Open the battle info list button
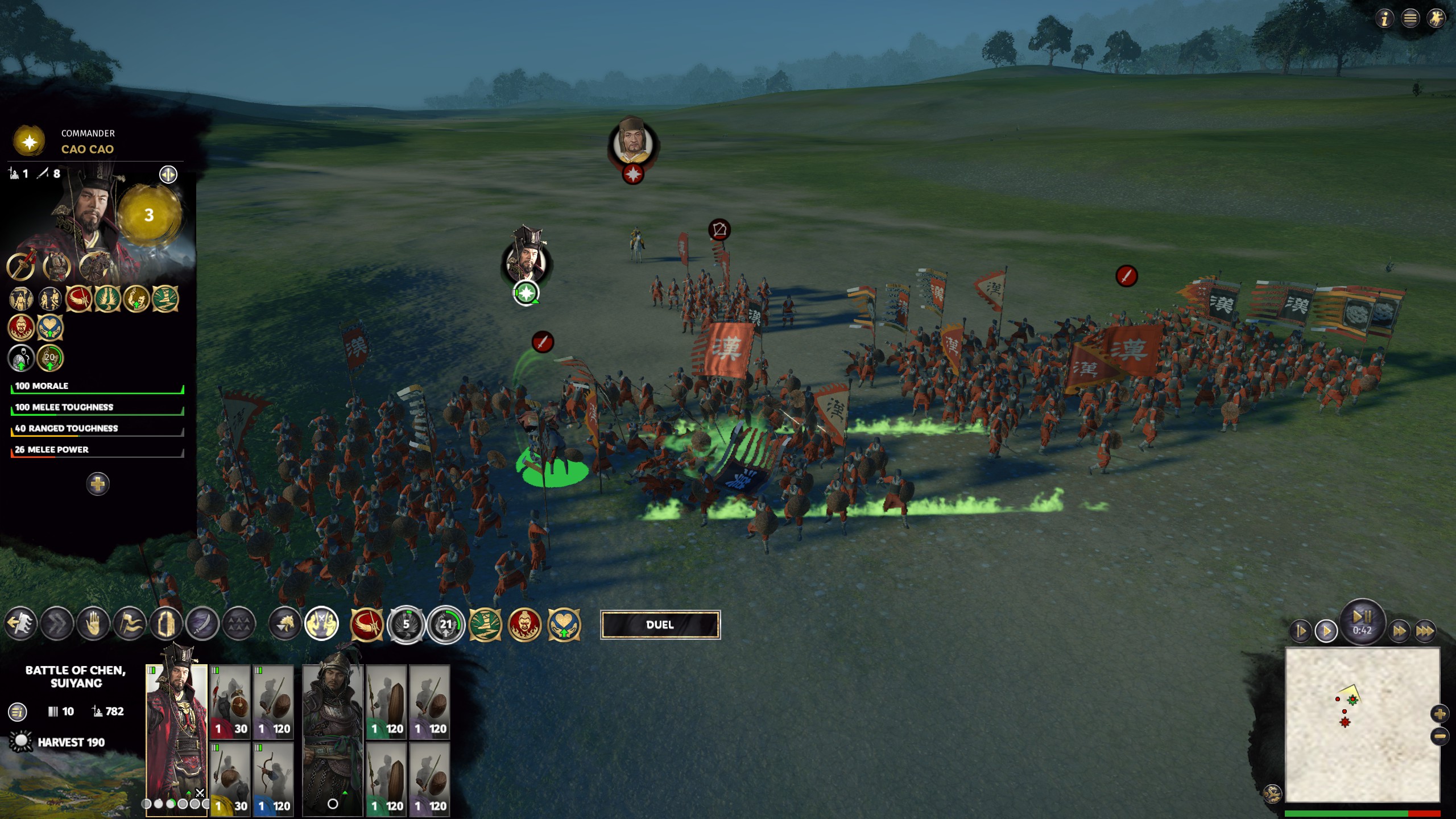This screenshot has height=819, width=1456. 18,712
